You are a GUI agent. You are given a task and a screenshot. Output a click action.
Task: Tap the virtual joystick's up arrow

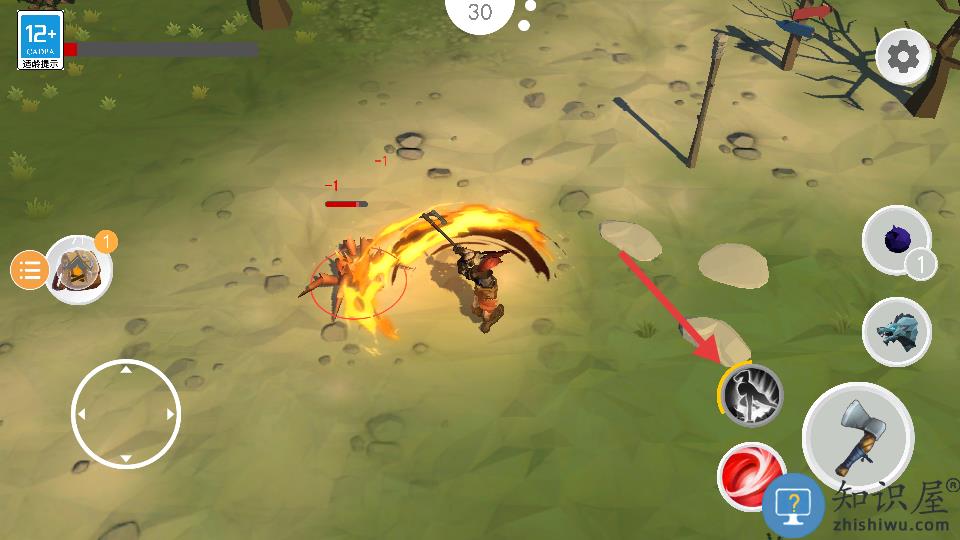click(126, 370)
